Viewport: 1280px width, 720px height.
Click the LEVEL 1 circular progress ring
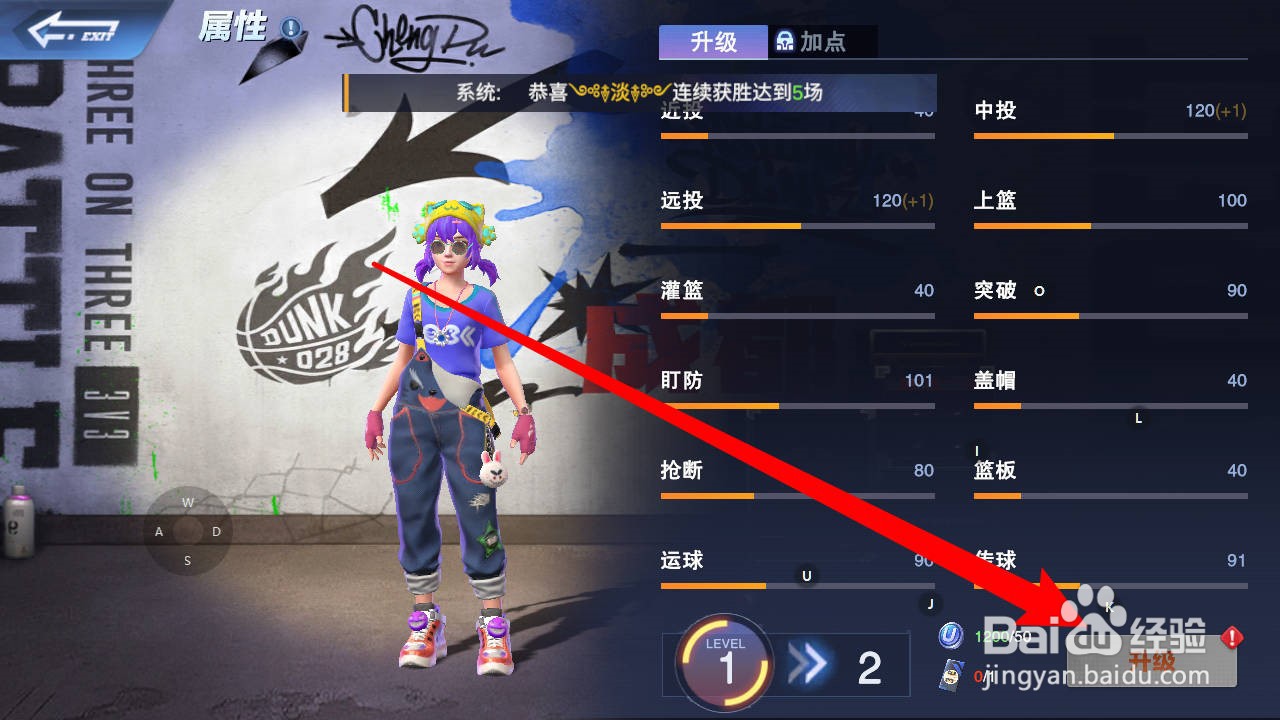pyautogui.click(x=725, y=663)
